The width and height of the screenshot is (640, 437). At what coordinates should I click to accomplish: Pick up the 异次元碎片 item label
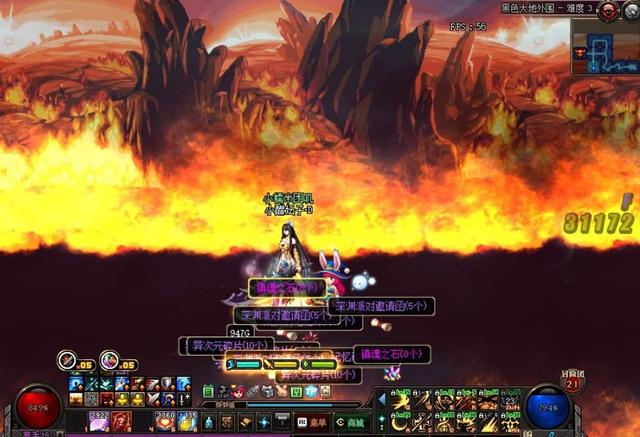(224, 345)
